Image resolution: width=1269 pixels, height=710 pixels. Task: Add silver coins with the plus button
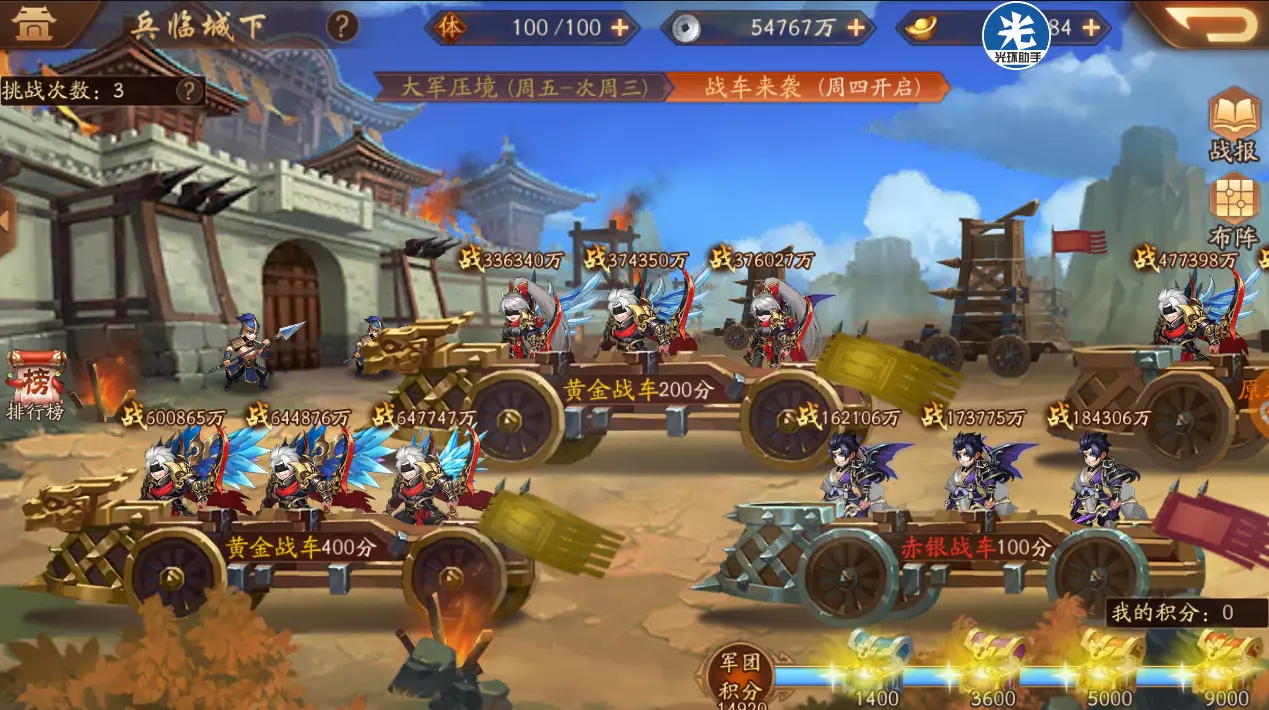(856, 28)
